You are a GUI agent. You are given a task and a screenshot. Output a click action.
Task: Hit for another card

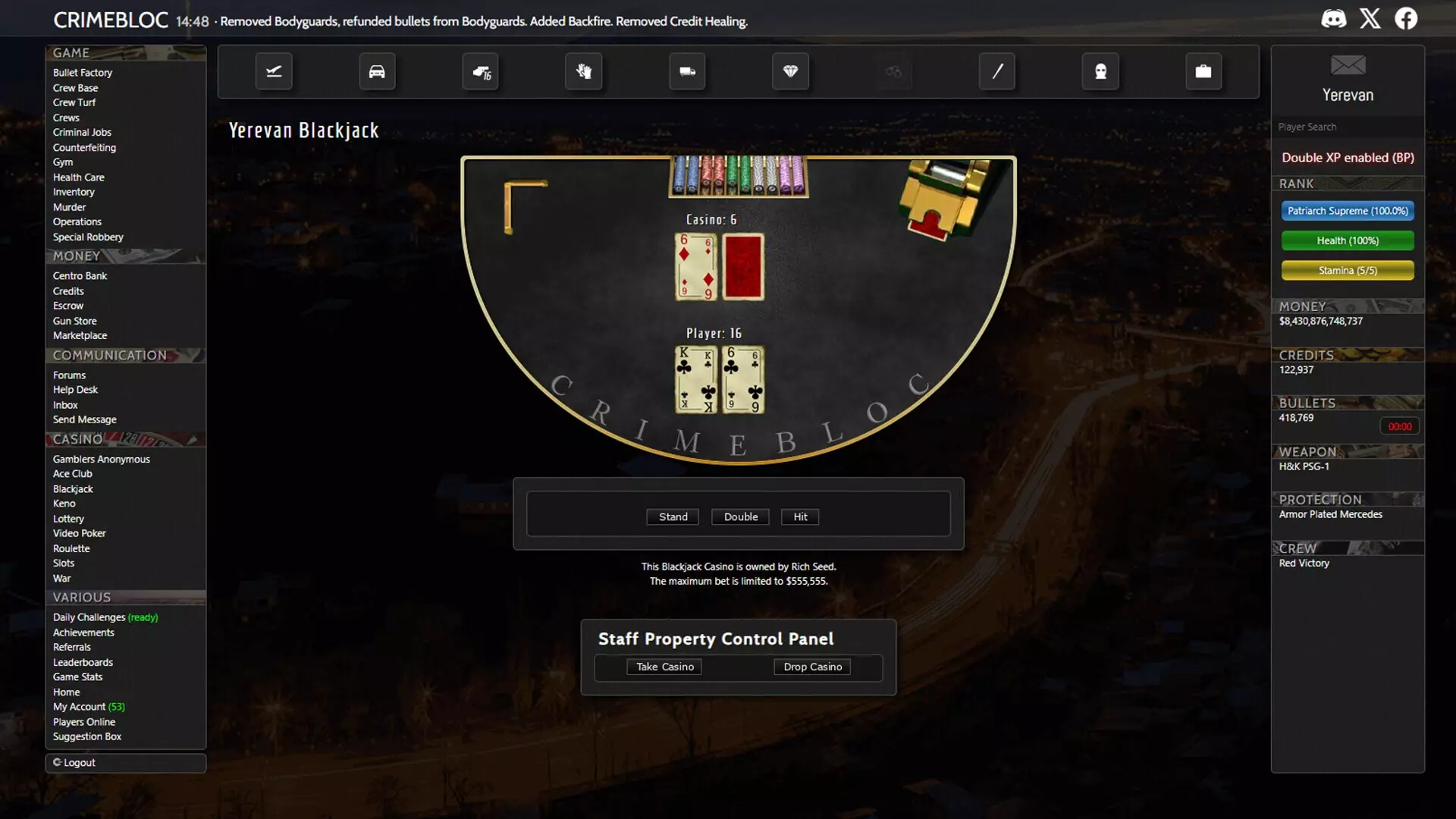pyautogui.click(x=800, y=516)
